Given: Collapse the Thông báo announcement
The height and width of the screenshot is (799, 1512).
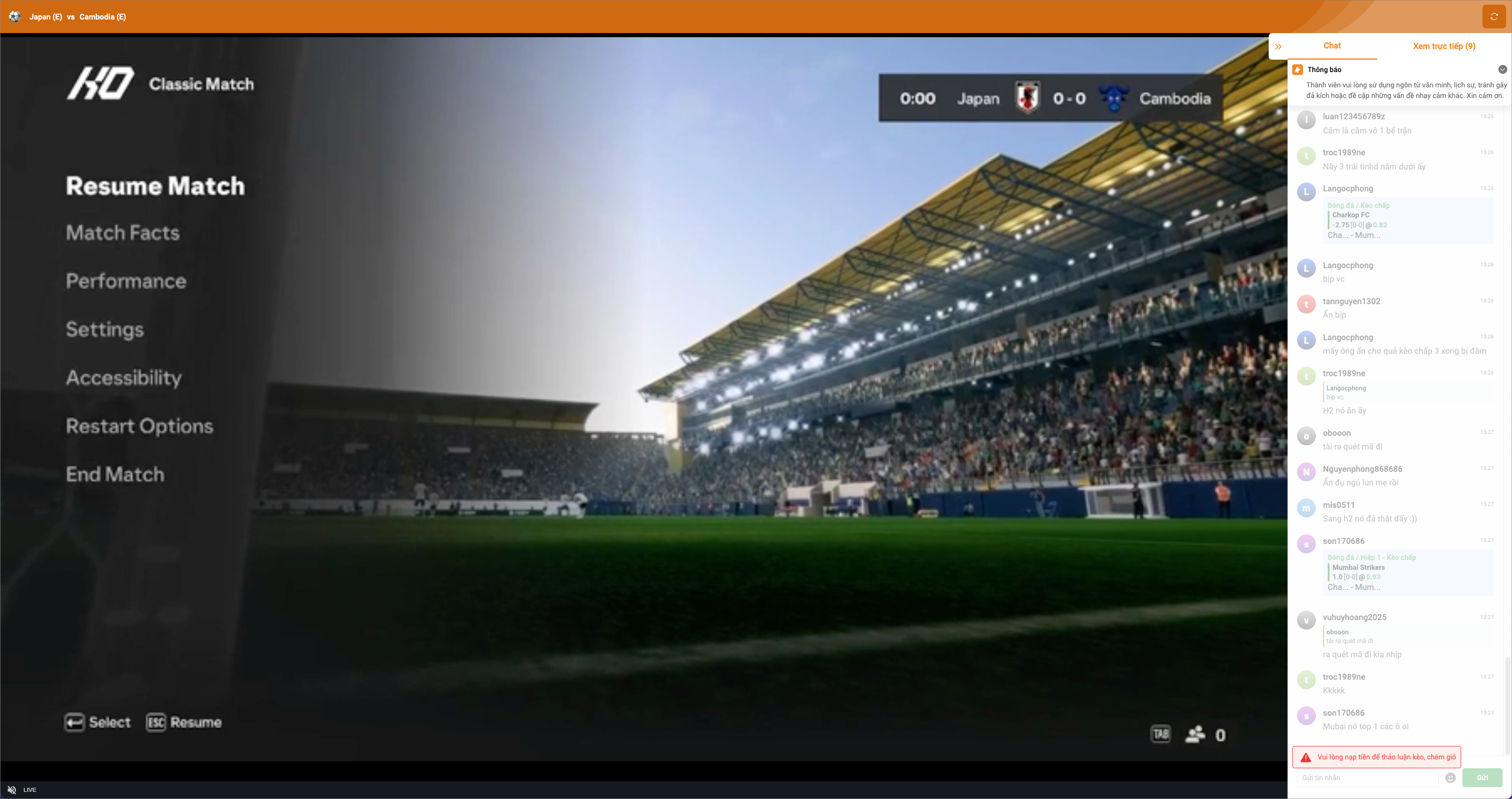Looking at the screenshot, I should coord(1503,70).
